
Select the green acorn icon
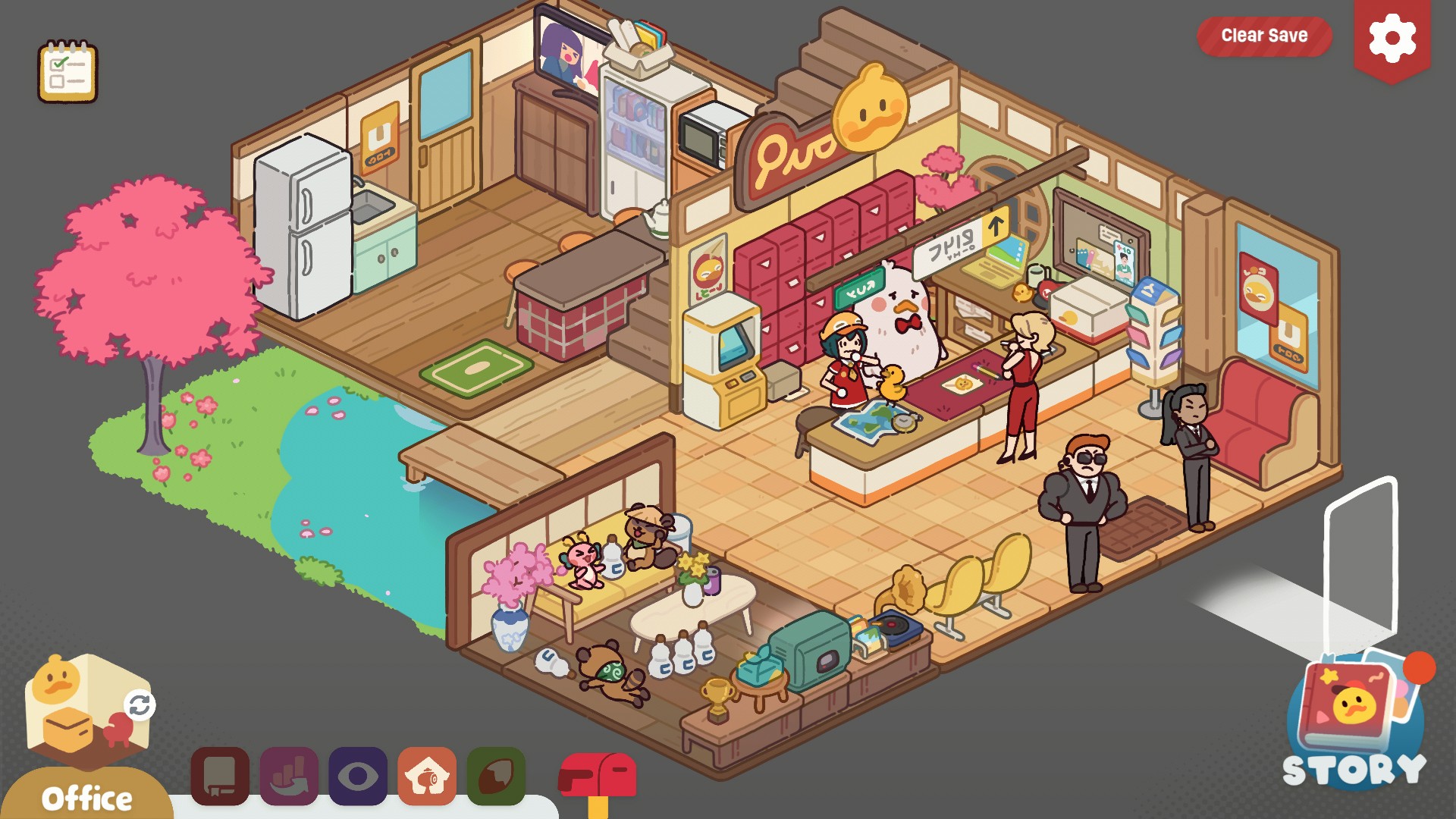(496, 776)
